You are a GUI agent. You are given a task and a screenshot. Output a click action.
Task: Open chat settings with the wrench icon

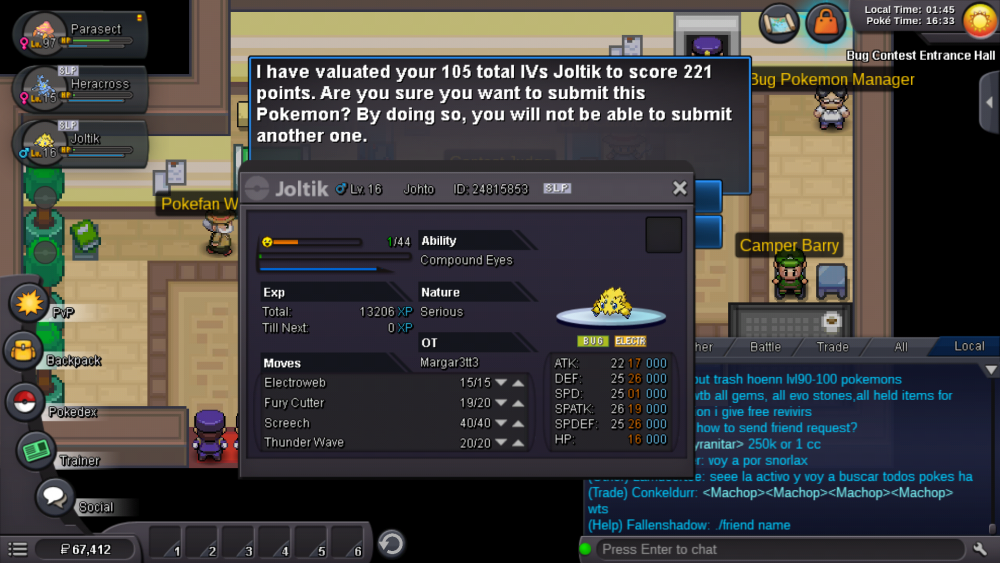click(x=980, y=549)
